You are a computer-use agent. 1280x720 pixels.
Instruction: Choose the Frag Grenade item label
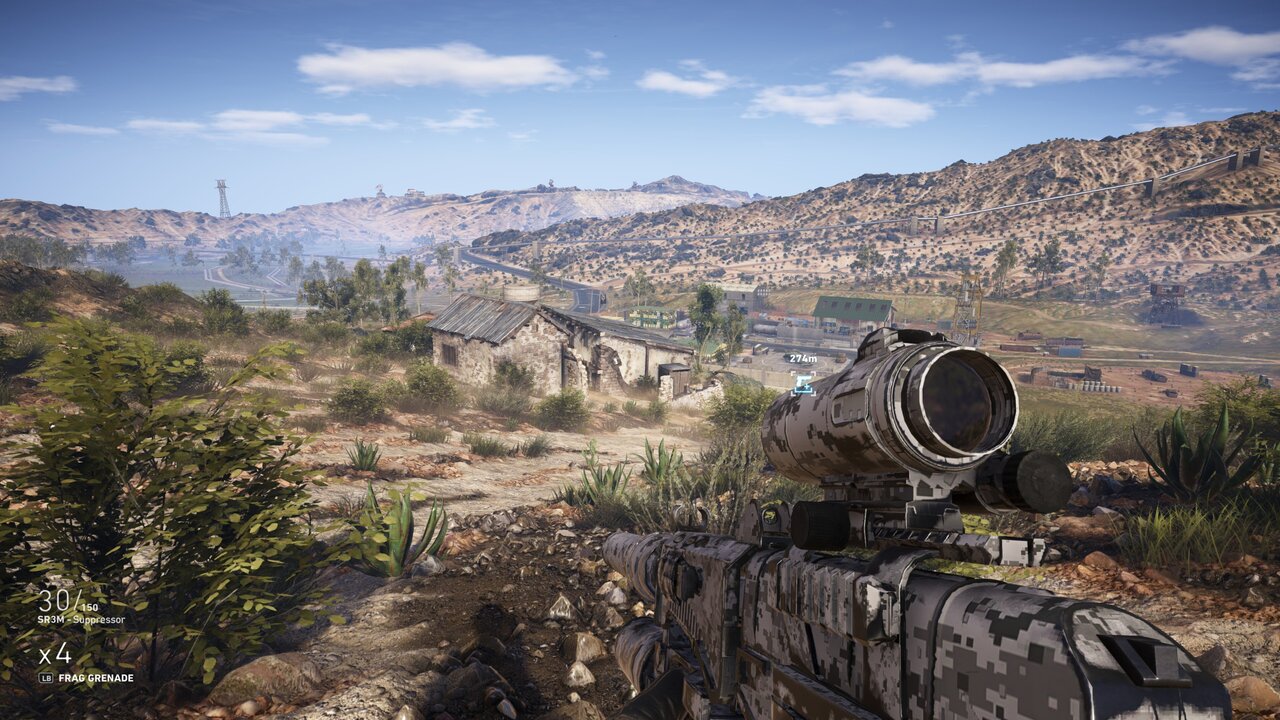[95, 678]
